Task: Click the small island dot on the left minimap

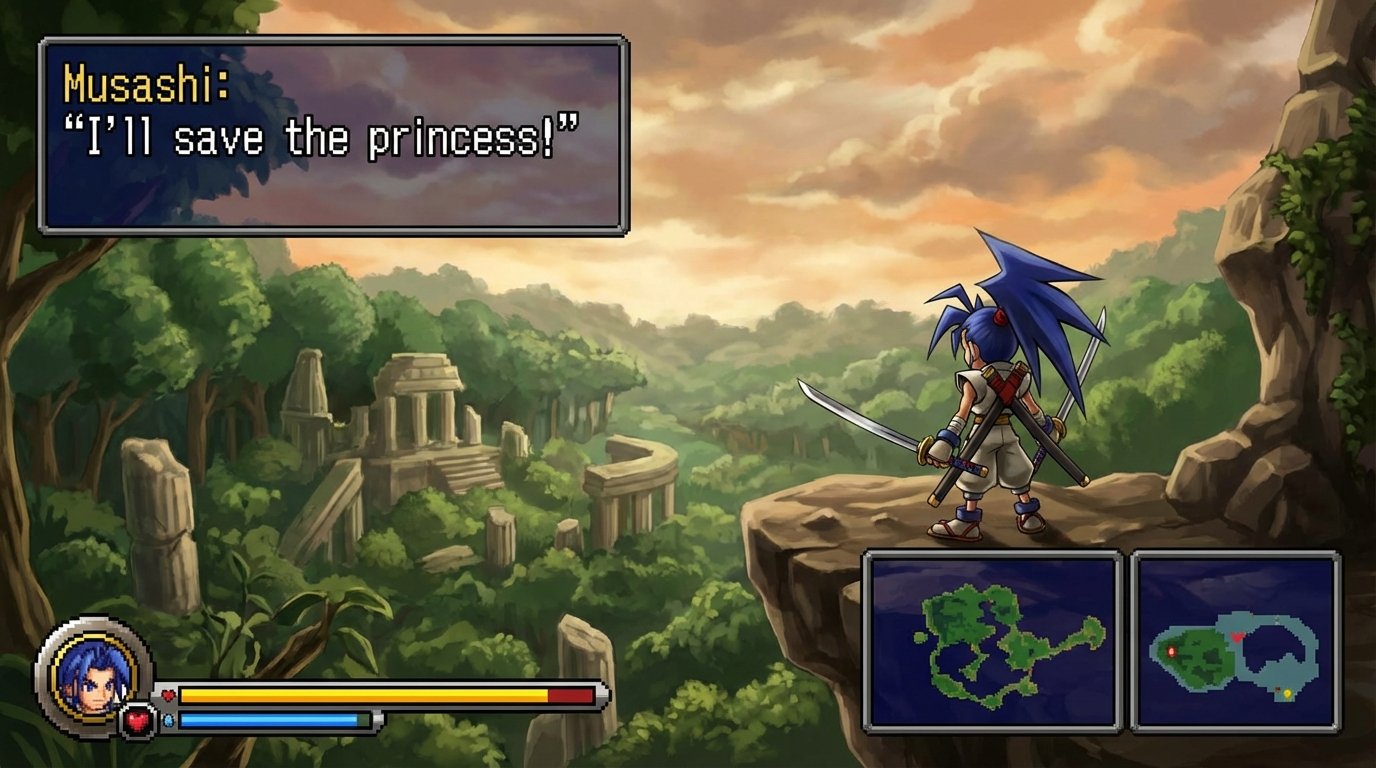Action: pos(919,638)
